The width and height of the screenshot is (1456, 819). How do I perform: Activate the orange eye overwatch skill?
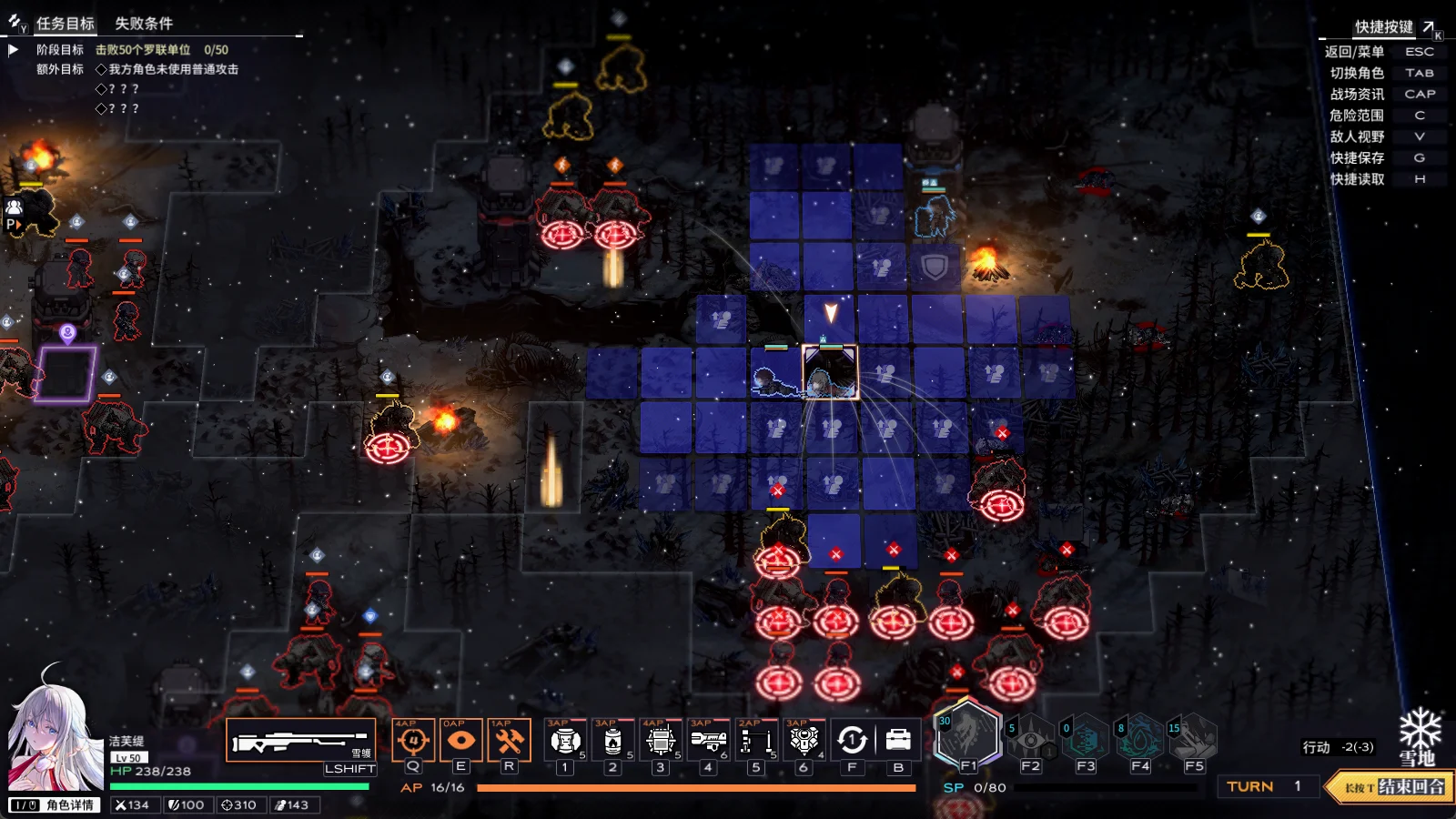[460, 741]
